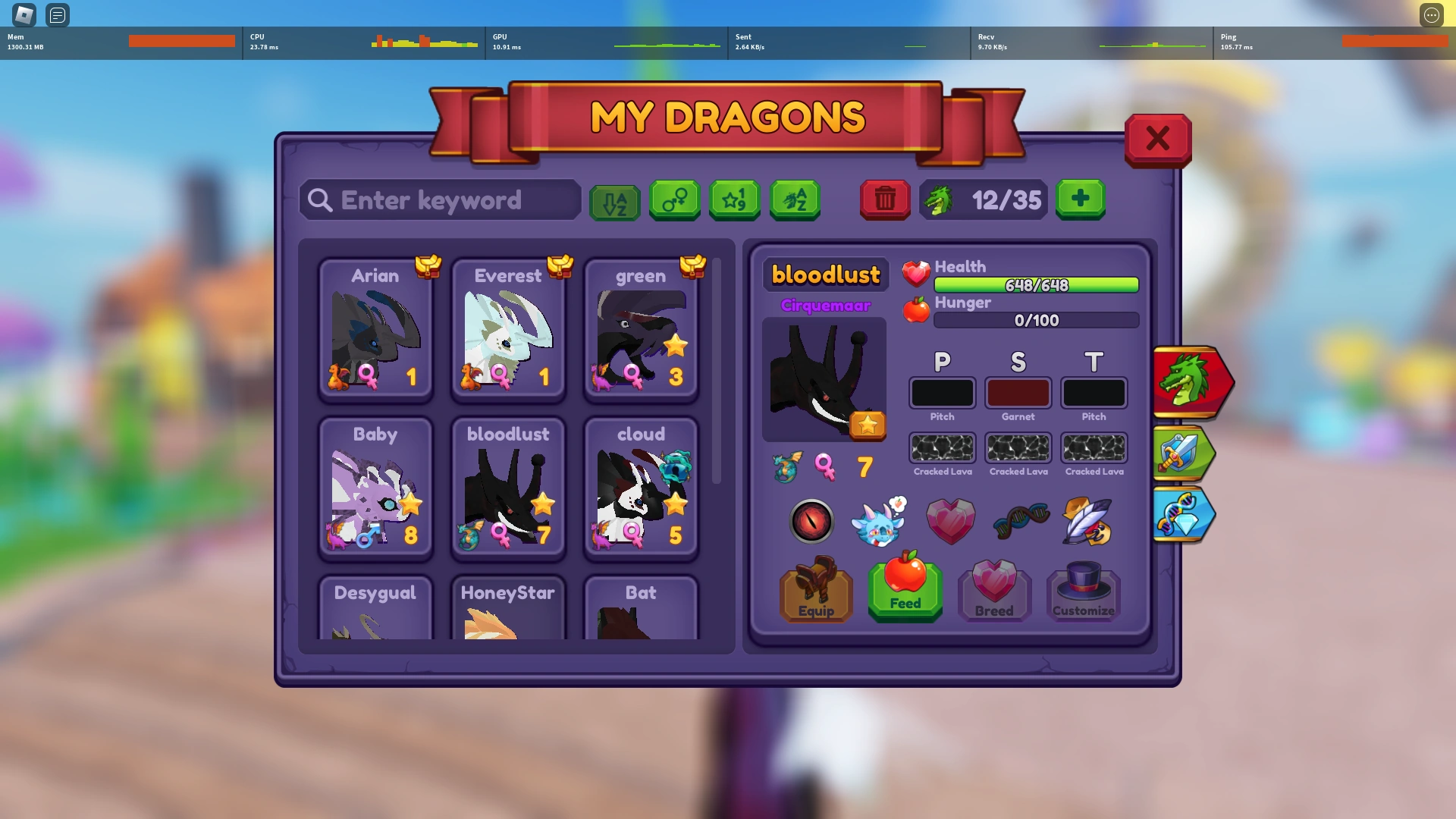The height and width of the screenshot is (819, 1456).
Task: Toggle bloodlust's favorite star badge
Action: click(870, 426)
